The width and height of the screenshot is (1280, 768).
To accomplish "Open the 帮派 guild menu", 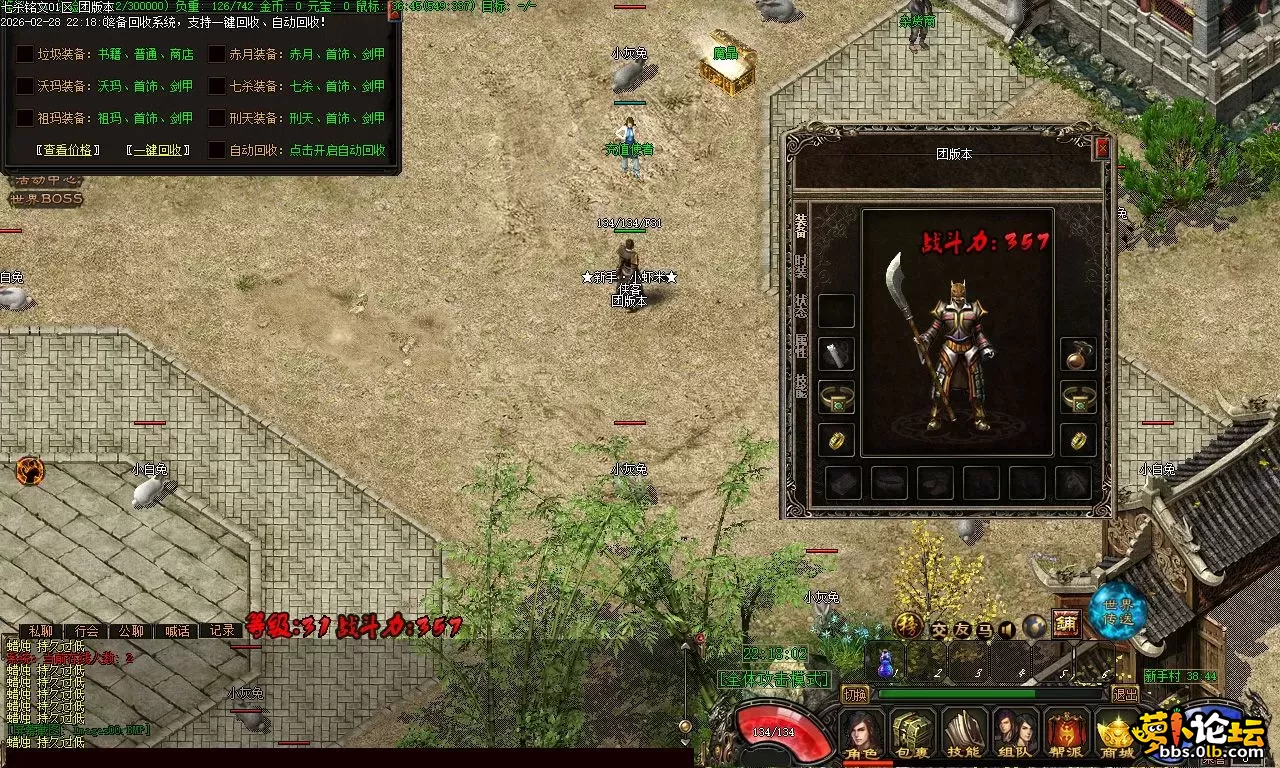I will point(1066,734).
